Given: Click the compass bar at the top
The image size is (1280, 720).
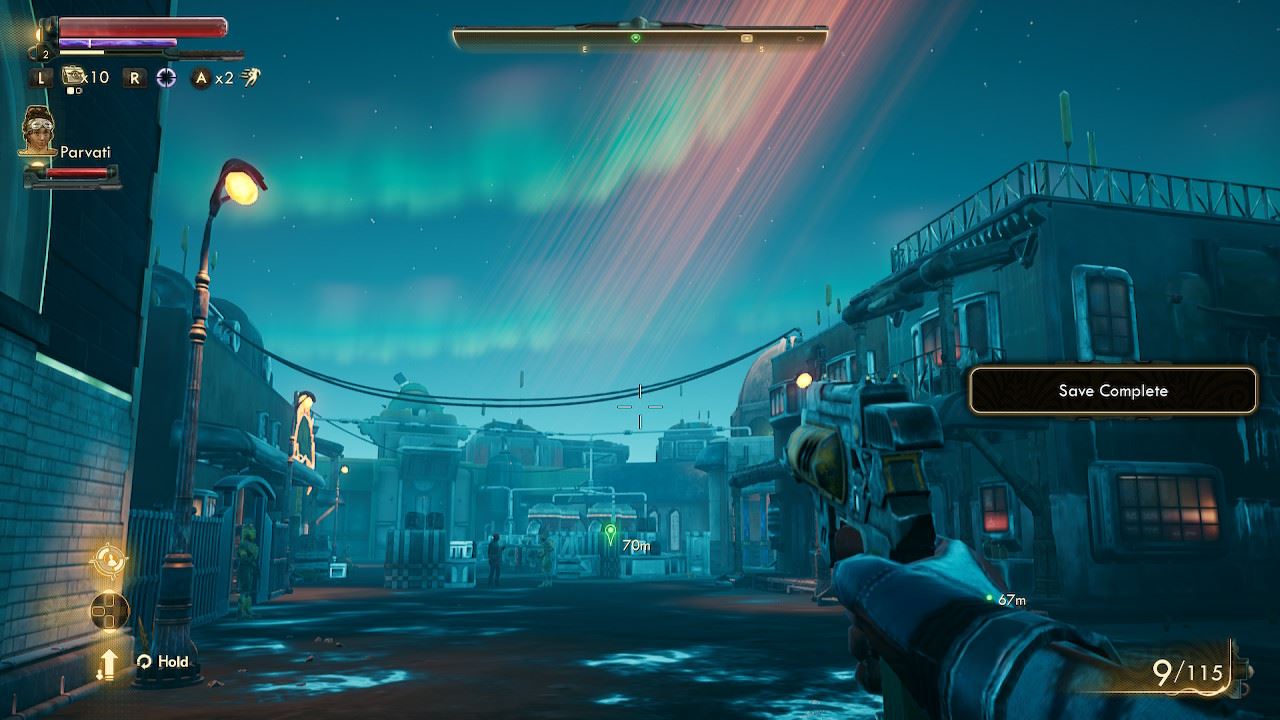Looking at the screenshot, I should click(640, 38).
